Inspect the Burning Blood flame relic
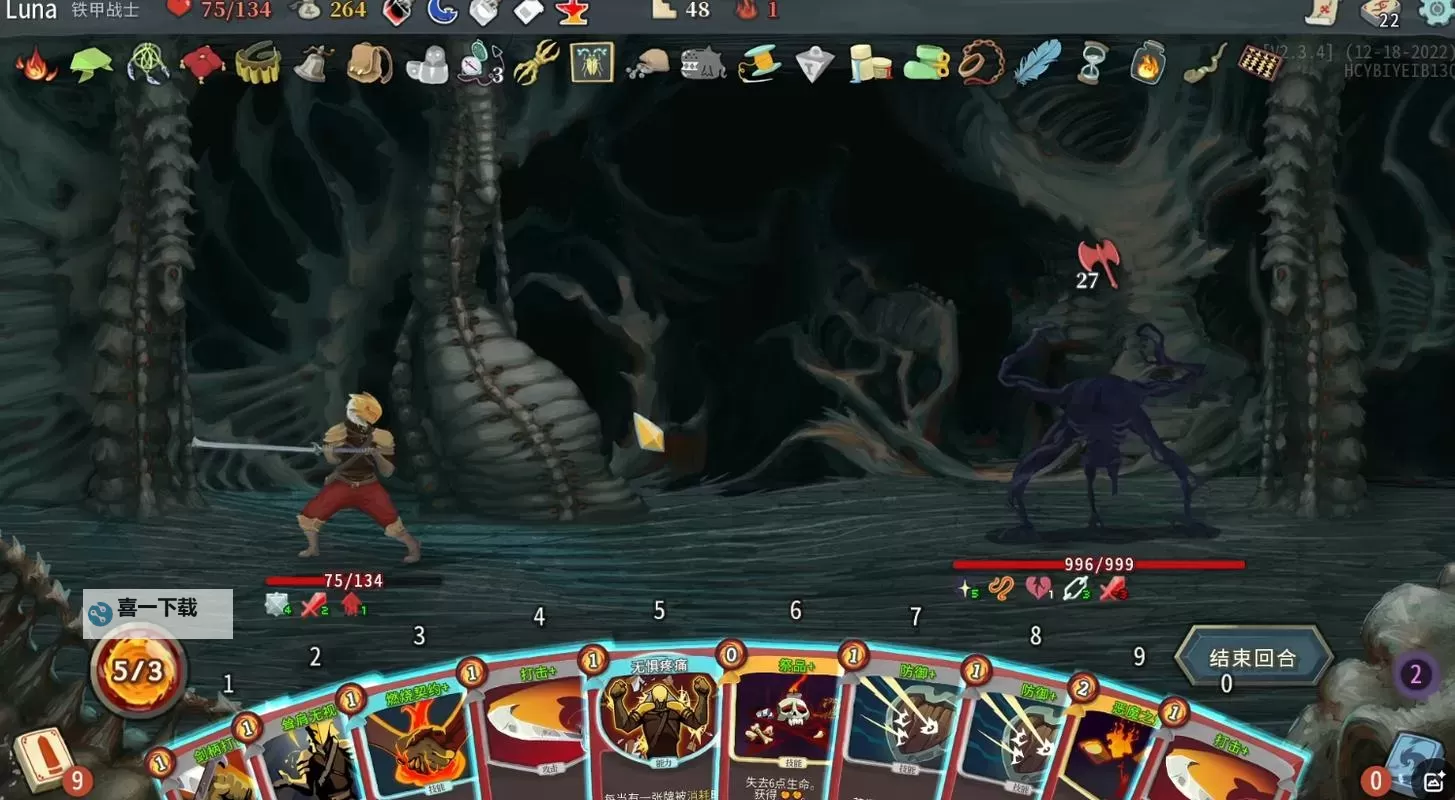 click(36, 64)
